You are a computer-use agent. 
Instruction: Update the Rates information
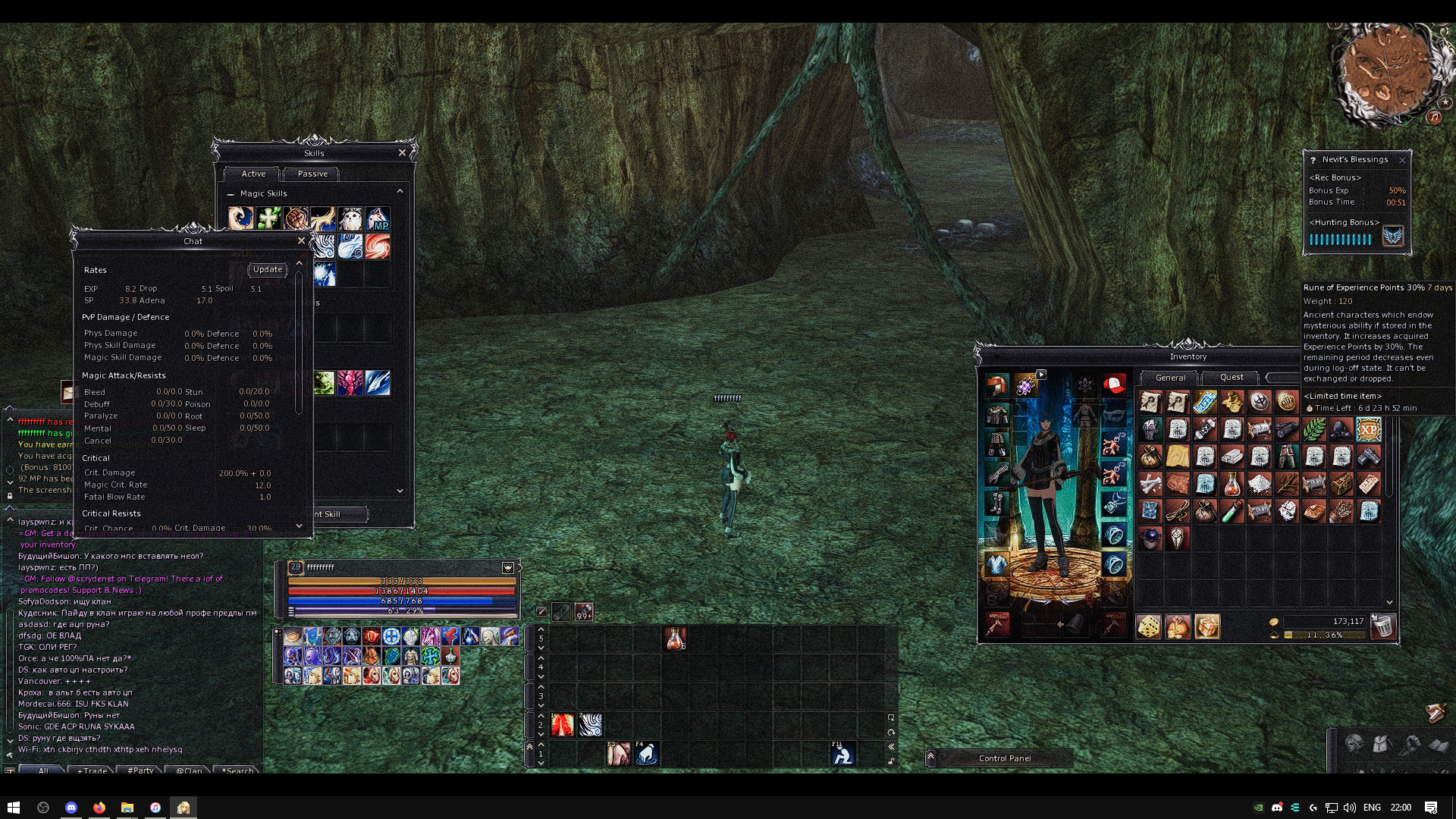pos(267,270)
